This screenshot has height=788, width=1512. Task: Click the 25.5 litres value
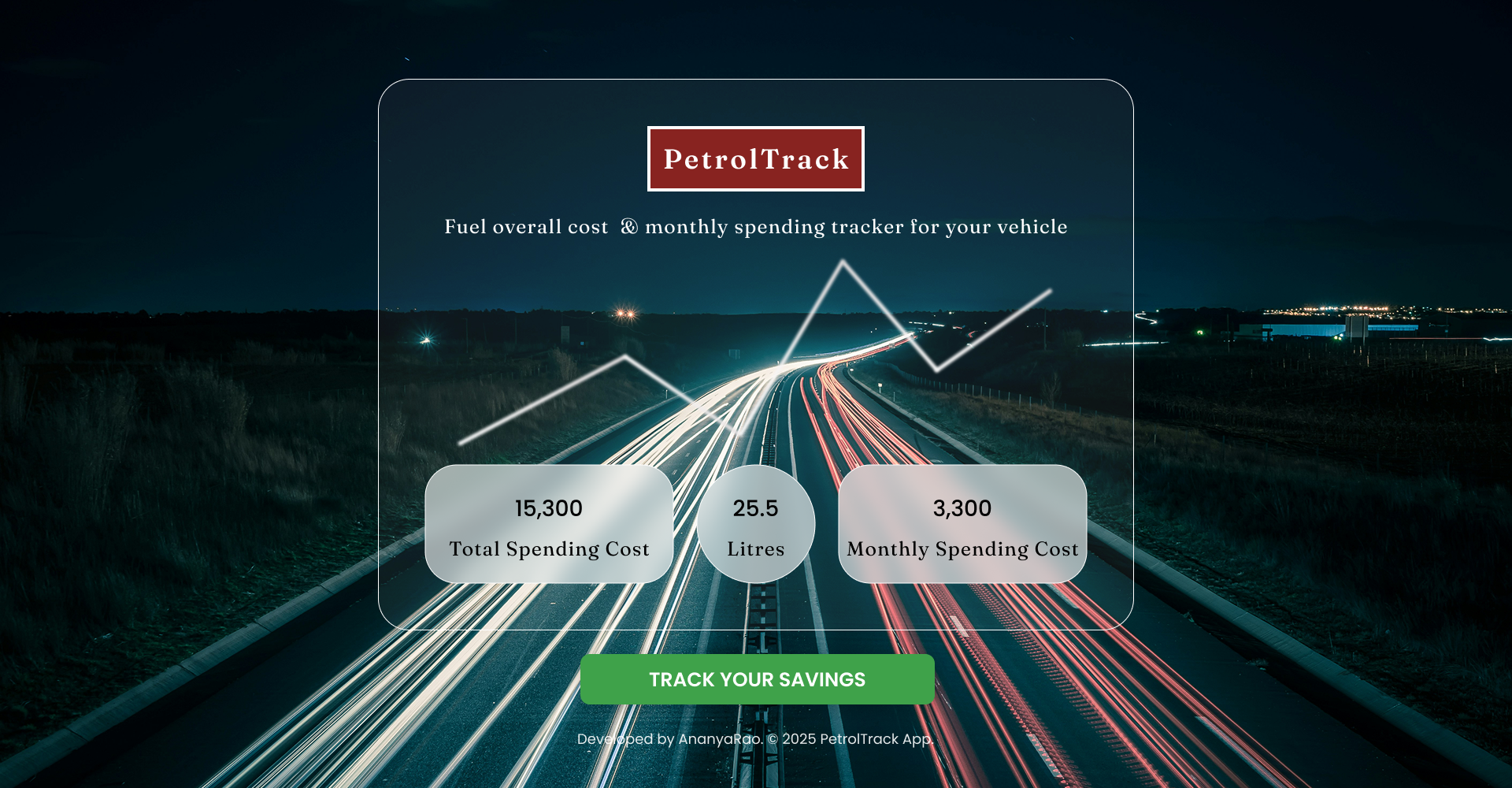tap(755, 508)
